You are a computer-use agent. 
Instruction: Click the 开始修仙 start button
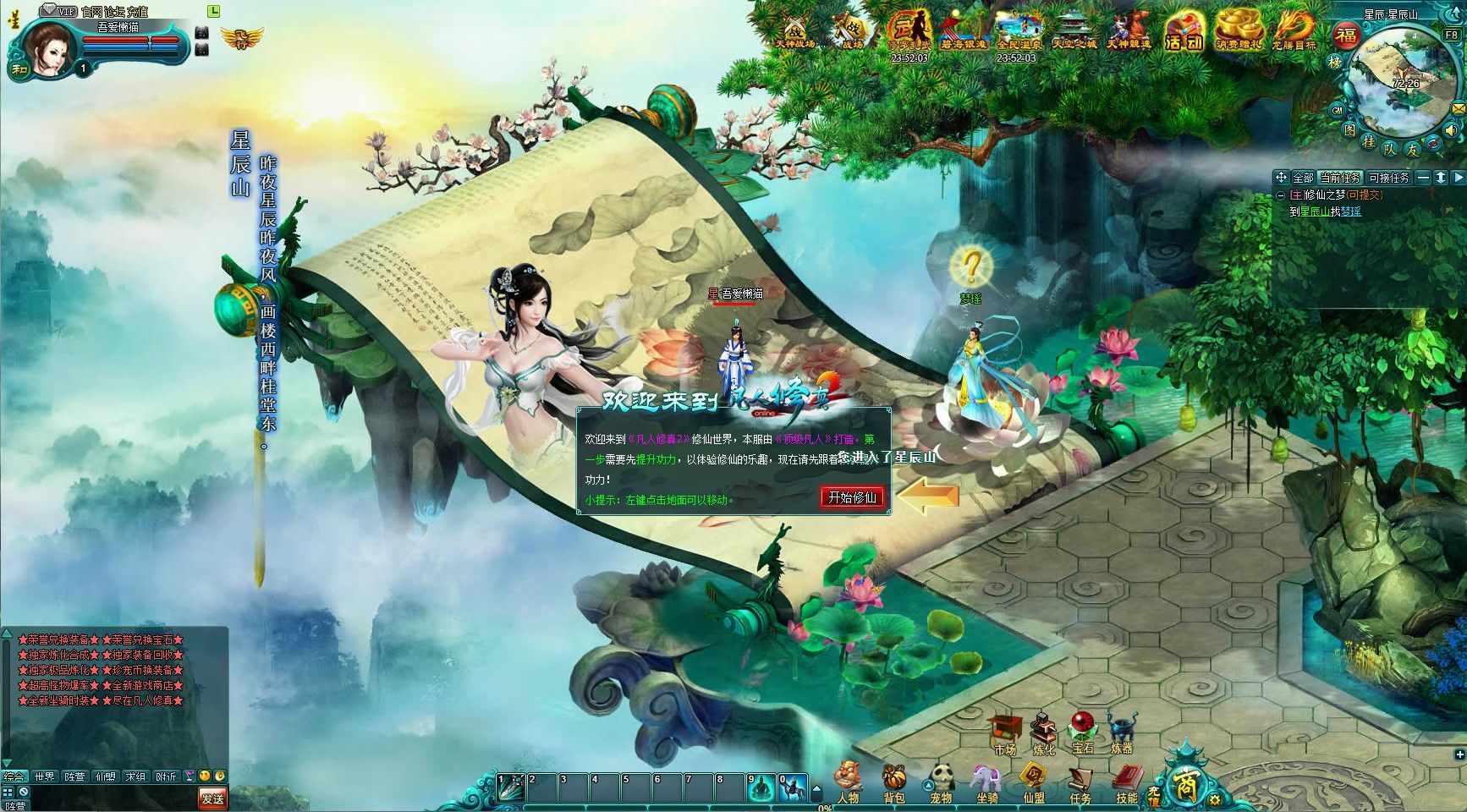tap(853, 497)
